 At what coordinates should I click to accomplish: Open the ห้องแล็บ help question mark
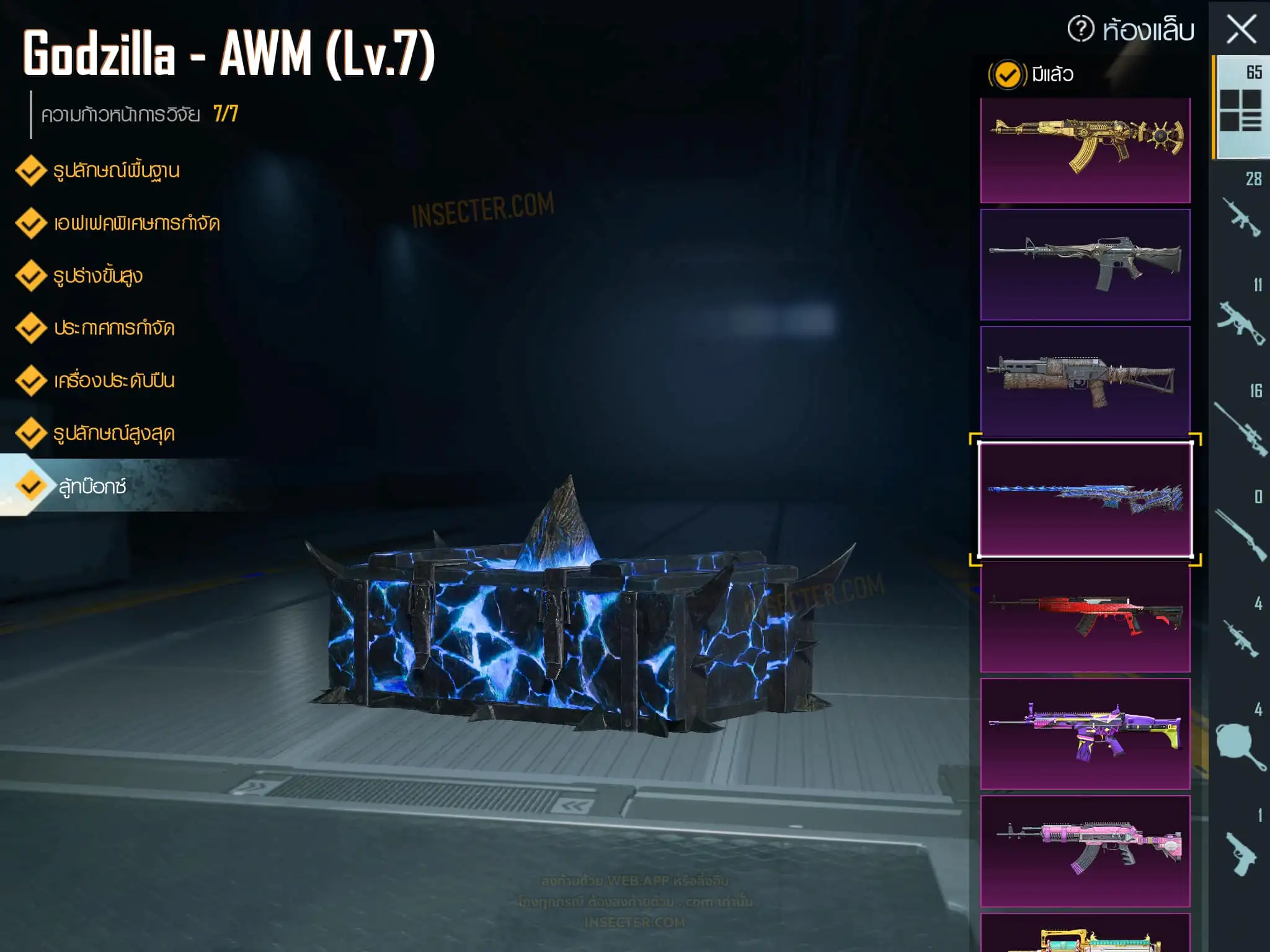pos(1081,29)
